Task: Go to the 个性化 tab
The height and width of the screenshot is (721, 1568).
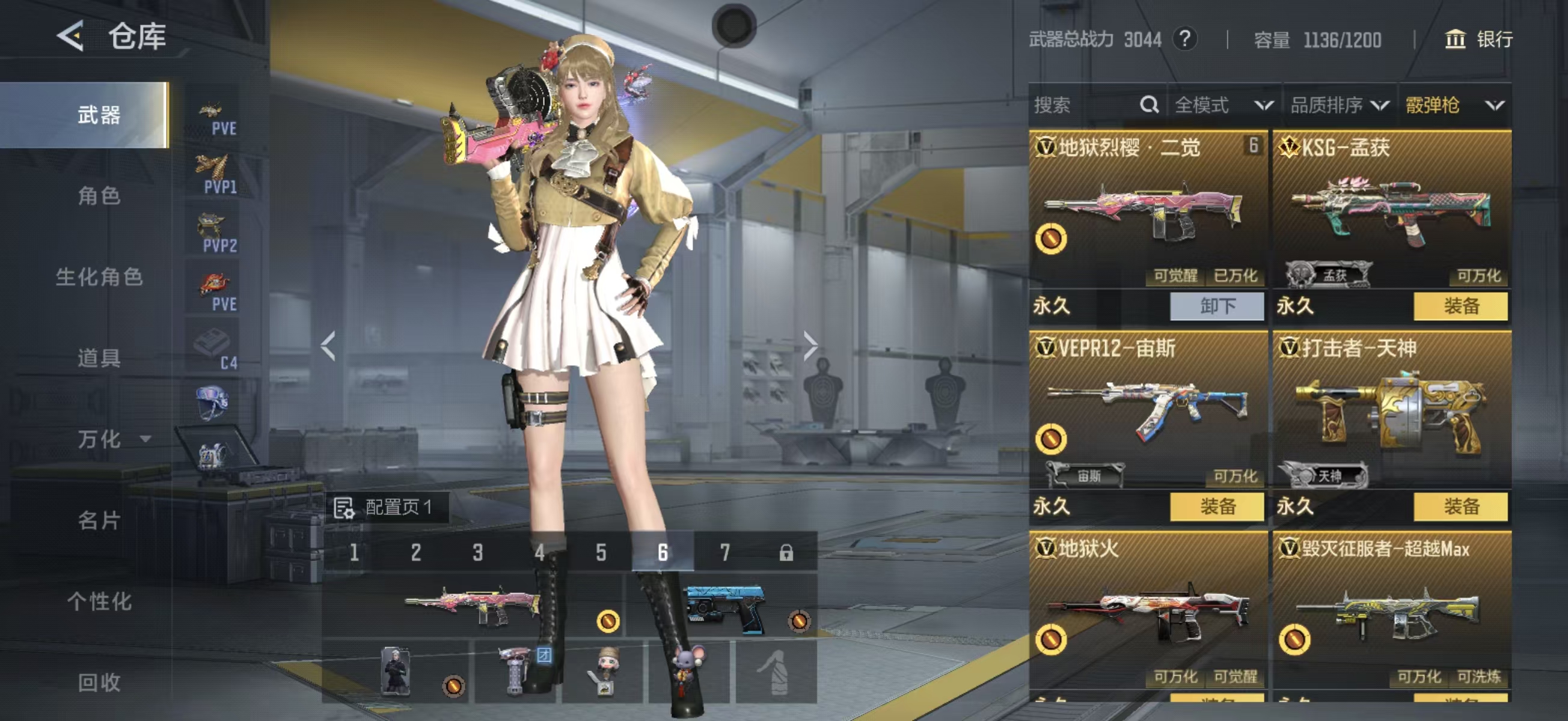Action: point(99,601)
